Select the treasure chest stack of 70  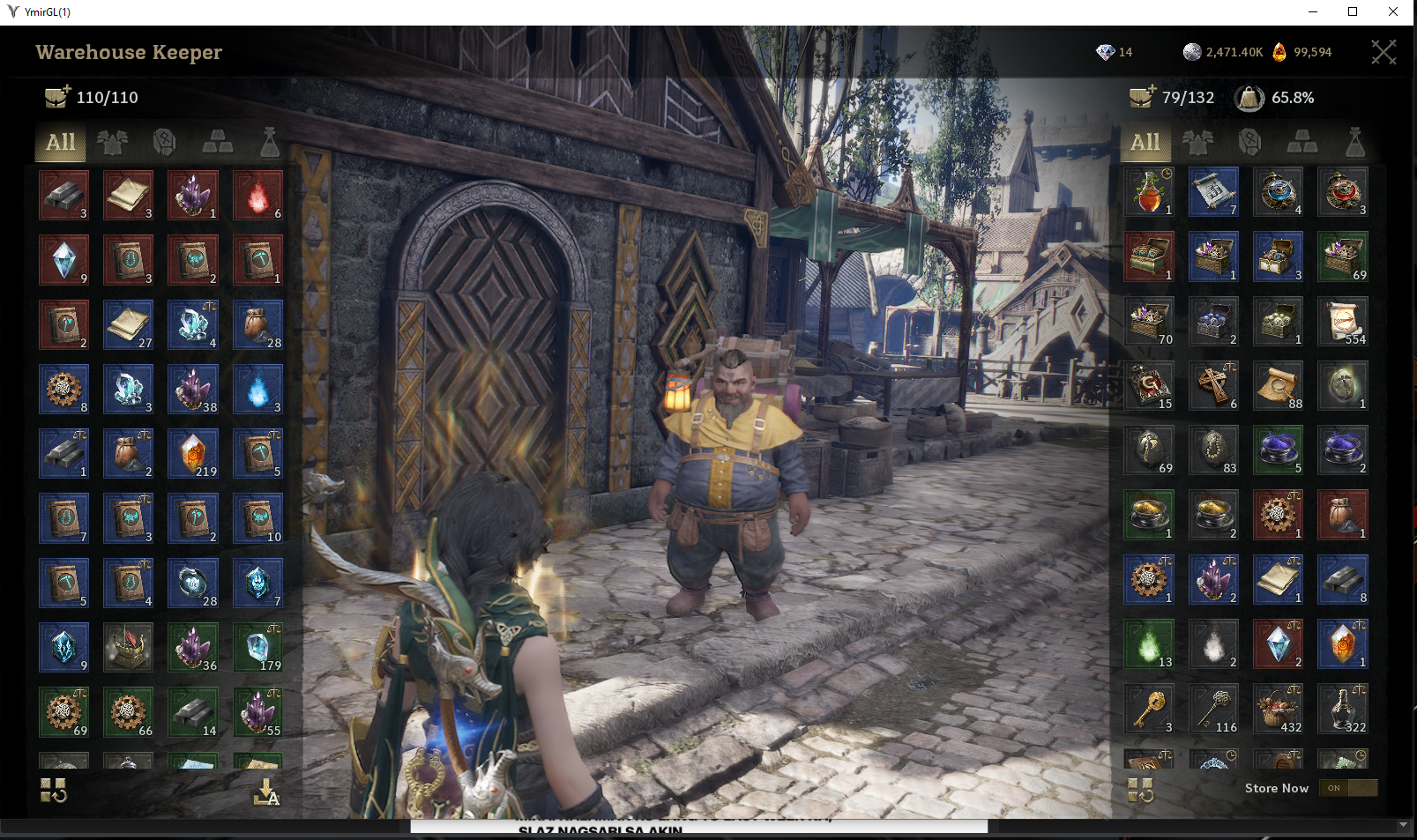1149,322
